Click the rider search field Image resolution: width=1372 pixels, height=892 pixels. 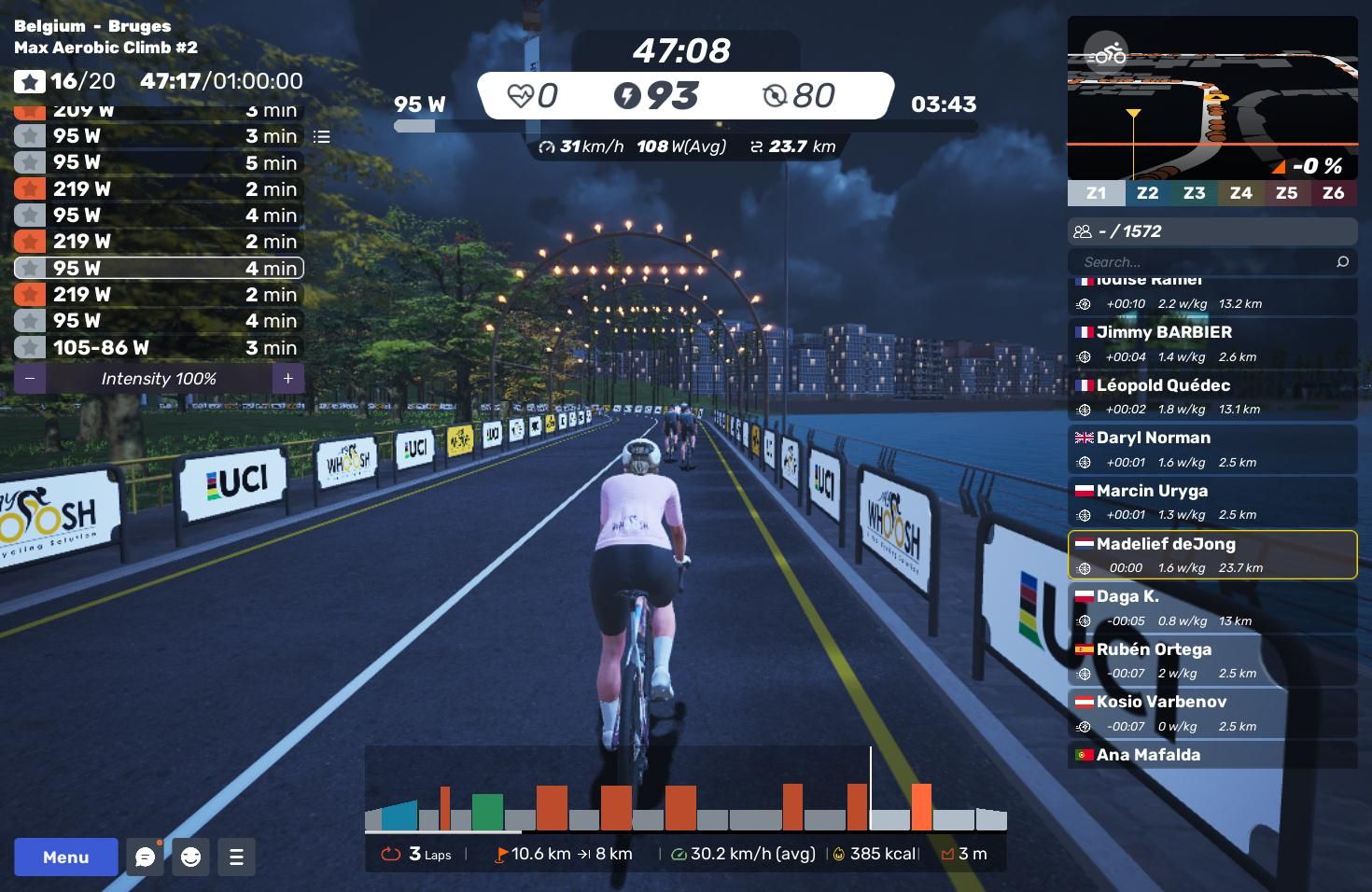pos(1204,262)
